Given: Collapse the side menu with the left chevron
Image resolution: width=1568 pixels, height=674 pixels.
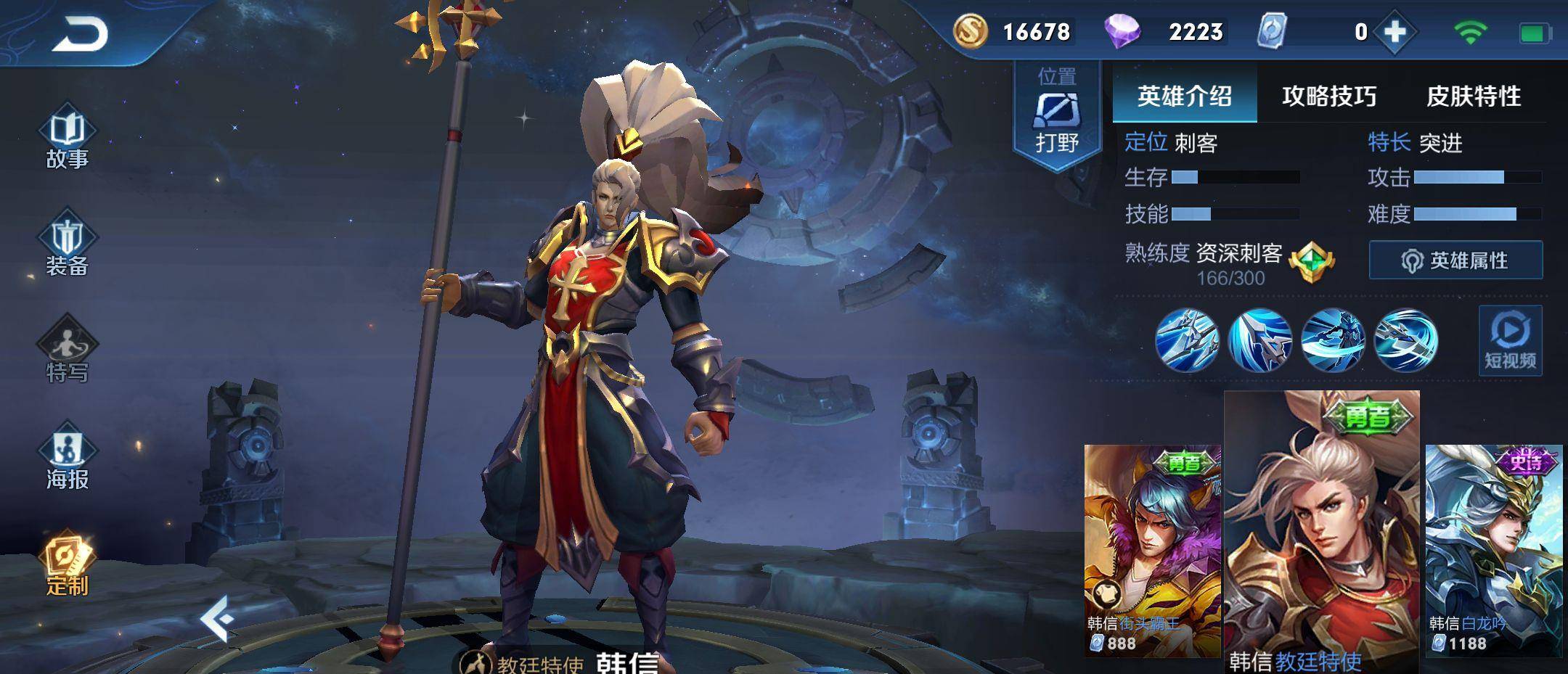Looking at the screenshot, I should pyautogui.click(x=218, y=619).
